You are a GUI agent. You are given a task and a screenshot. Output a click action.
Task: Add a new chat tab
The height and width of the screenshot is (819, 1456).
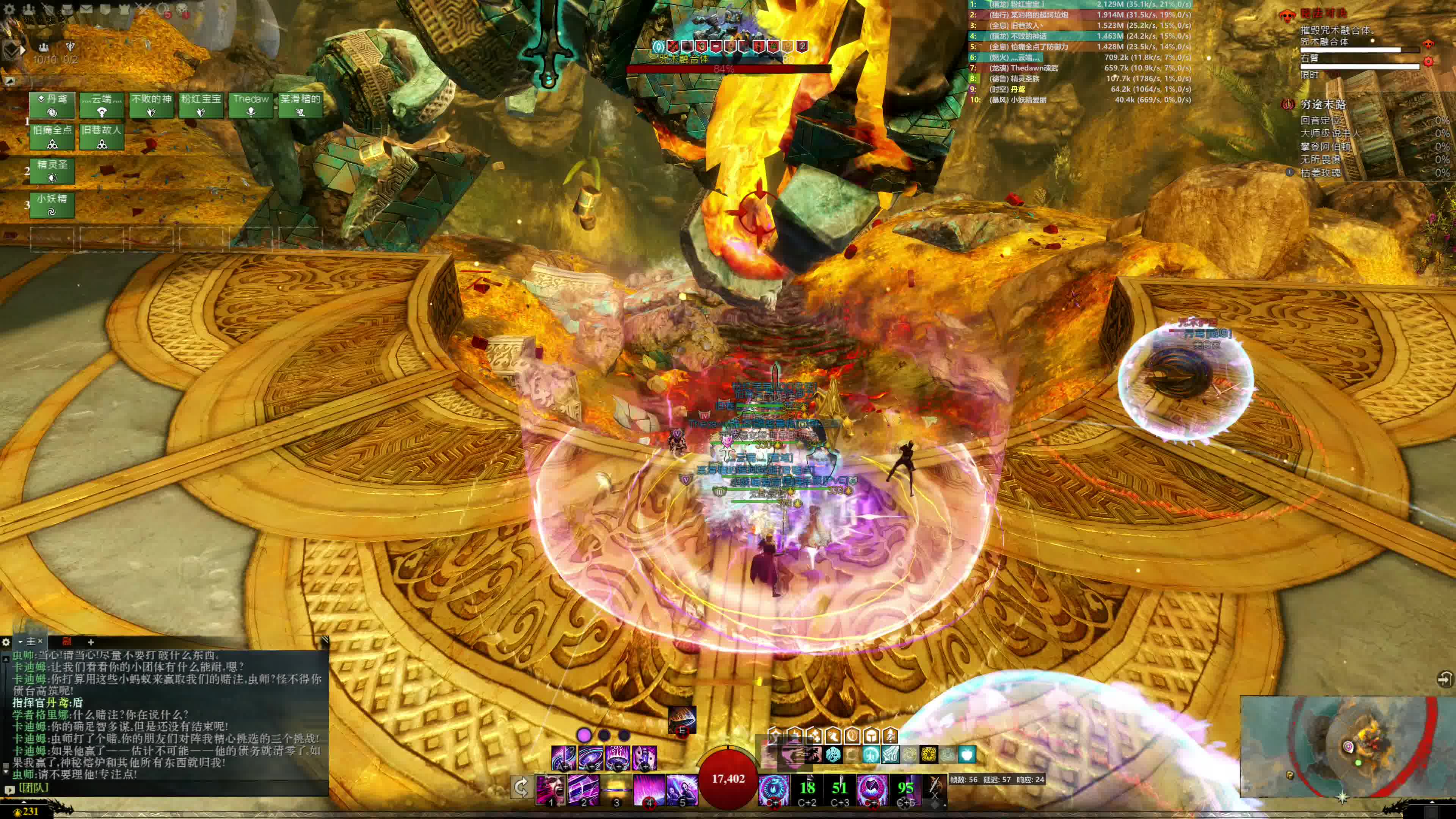click(91, 642)
